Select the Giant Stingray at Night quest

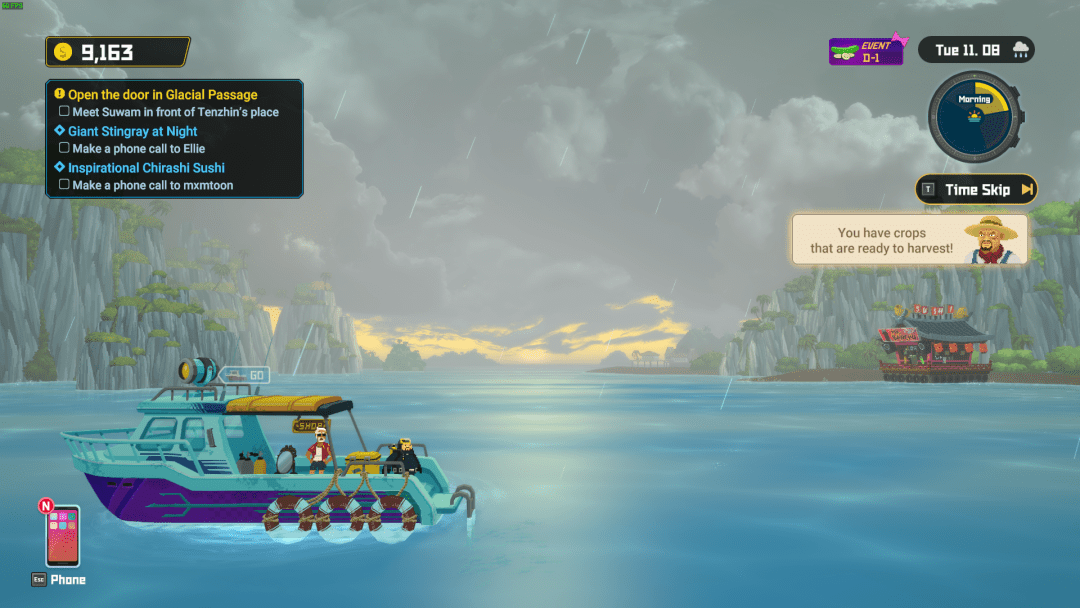tap(132, 131)
